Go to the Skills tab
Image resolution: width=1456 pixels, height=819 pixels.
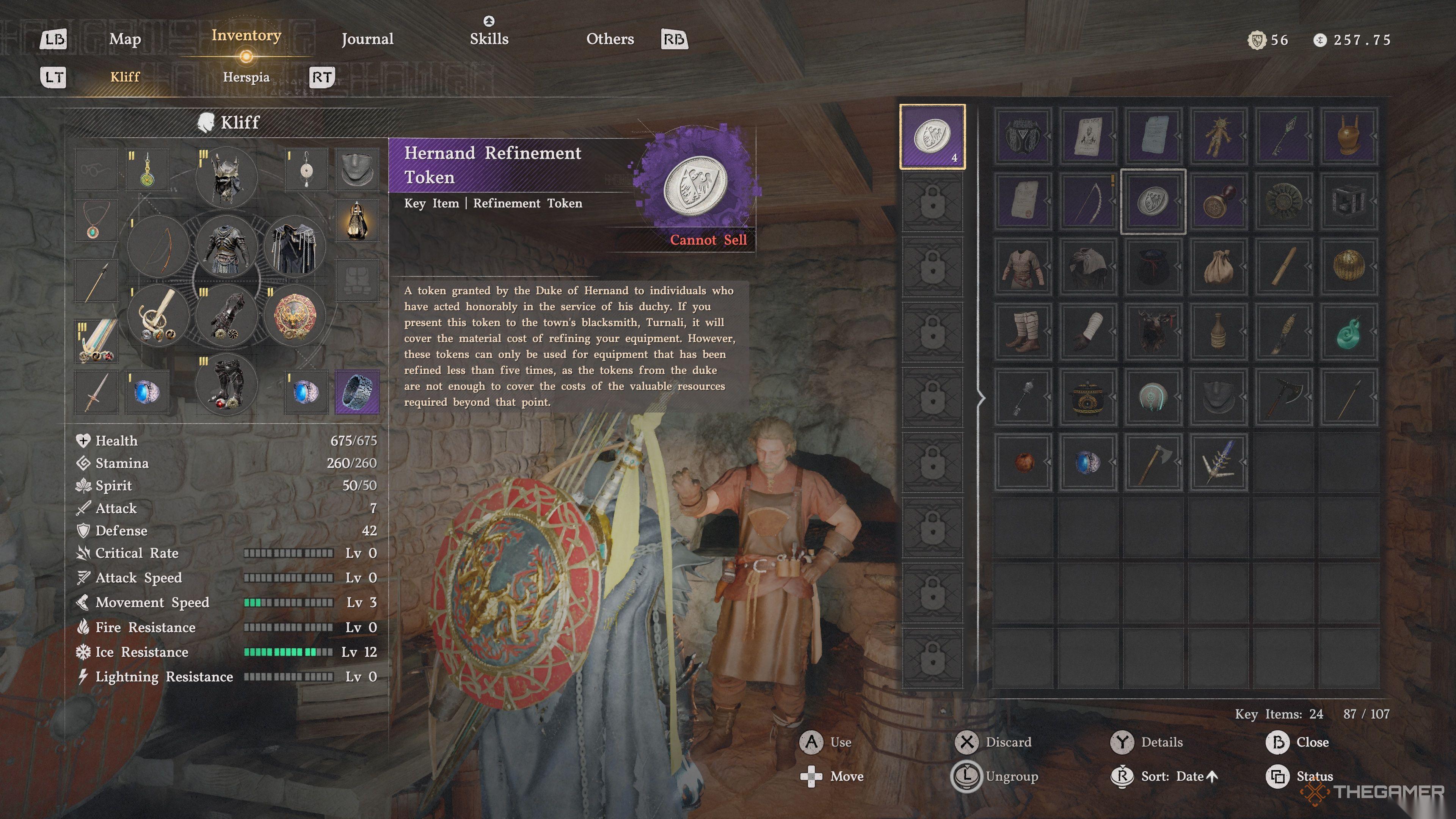[489, 39]
